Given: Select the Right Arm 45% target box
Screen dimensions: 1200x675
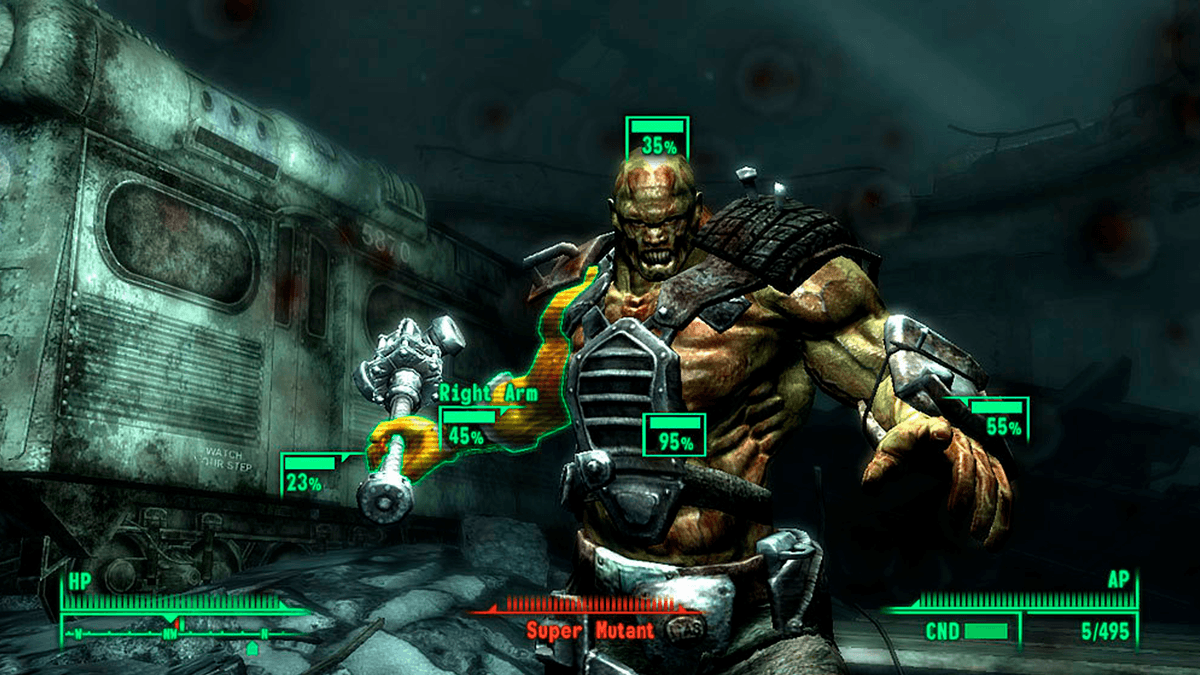Looking at the screenshot, I should point(467,427).
